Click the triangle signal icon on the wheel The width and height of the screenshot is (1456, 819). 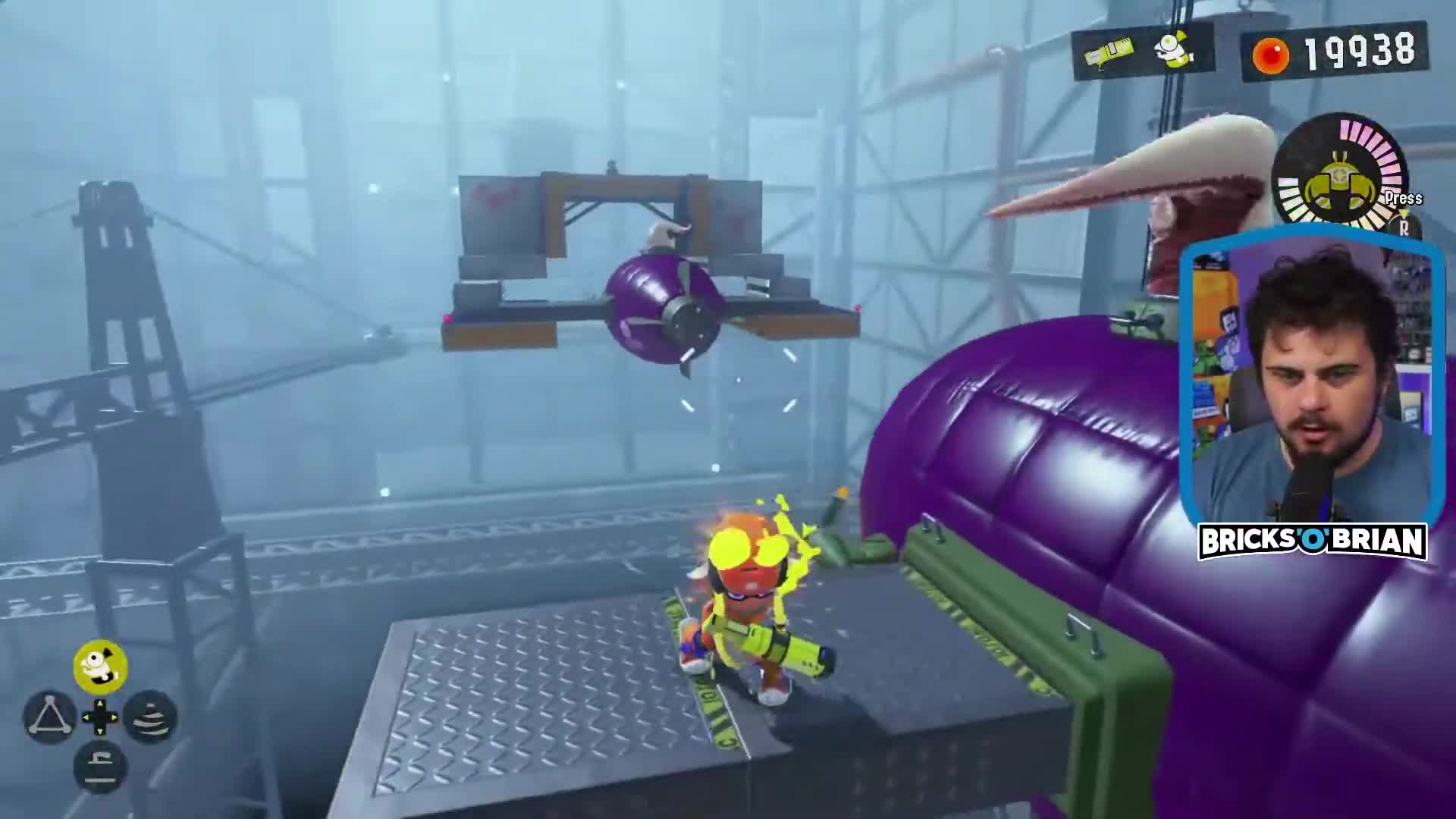[x=50, y=717]
